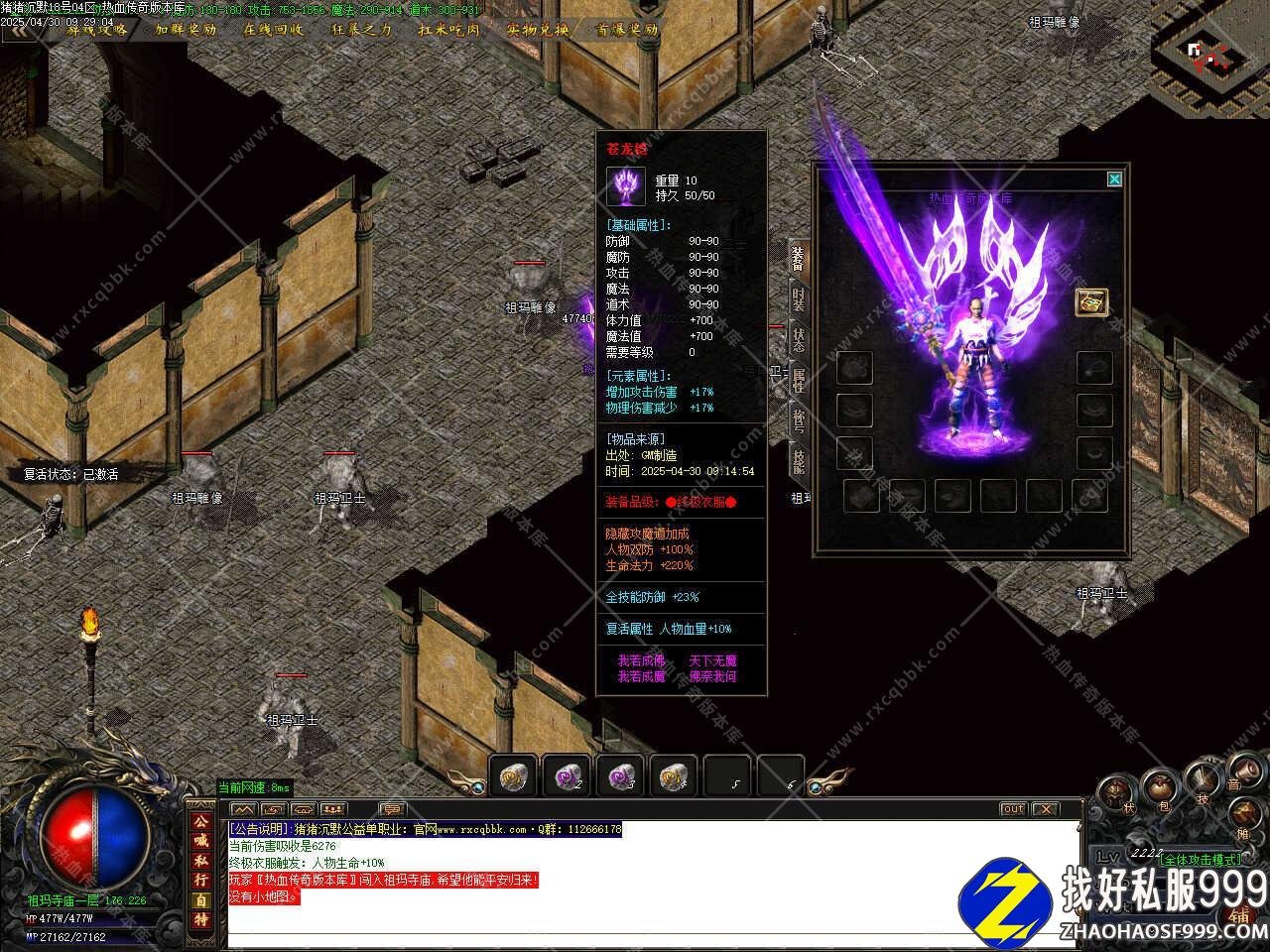Open the 加群奖励 group reward menu
Viewport: 1270px width, 952px height.
[x=186, y=29]
